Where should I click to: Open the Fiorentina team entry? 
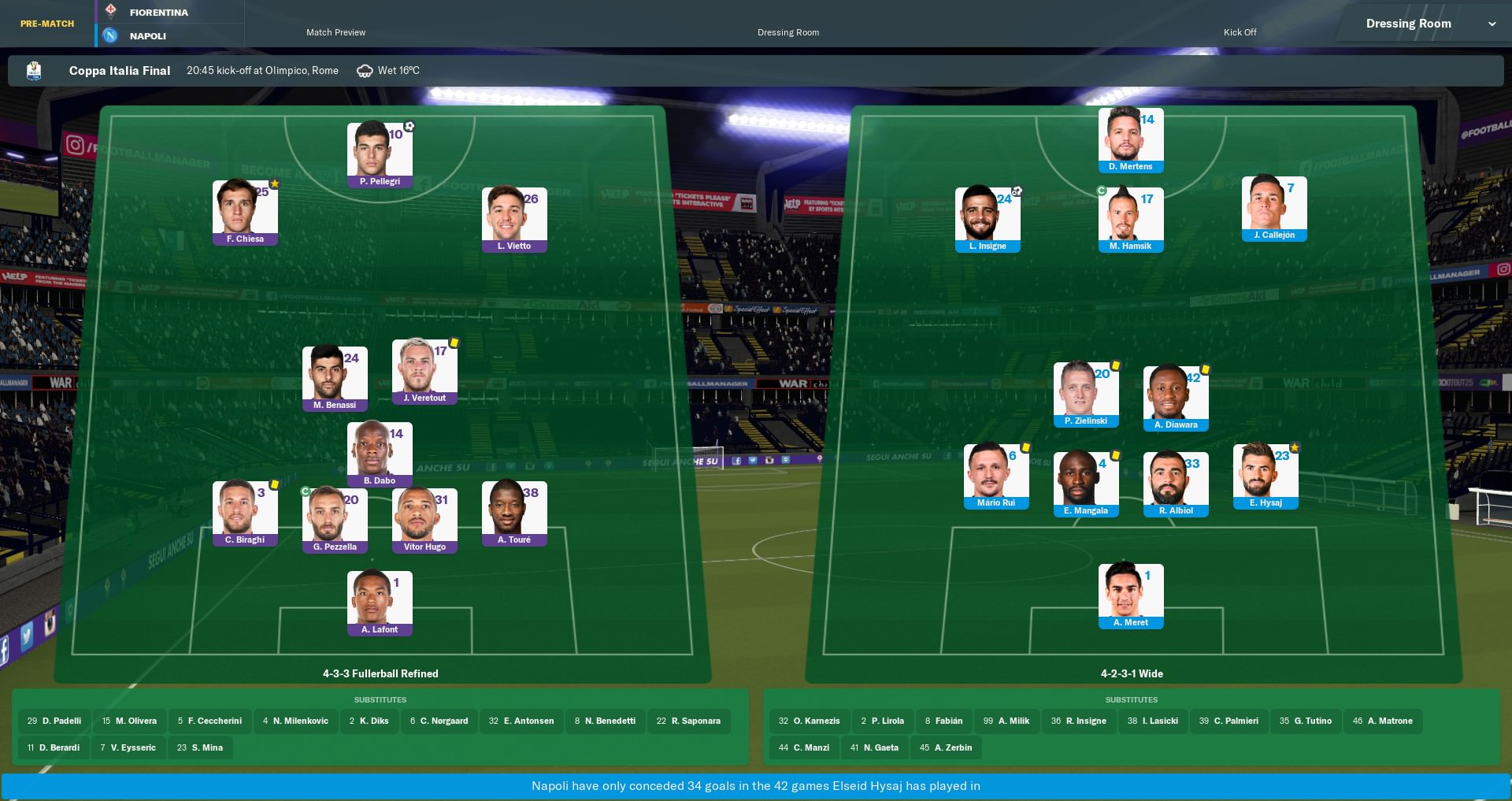coord(159,13)
